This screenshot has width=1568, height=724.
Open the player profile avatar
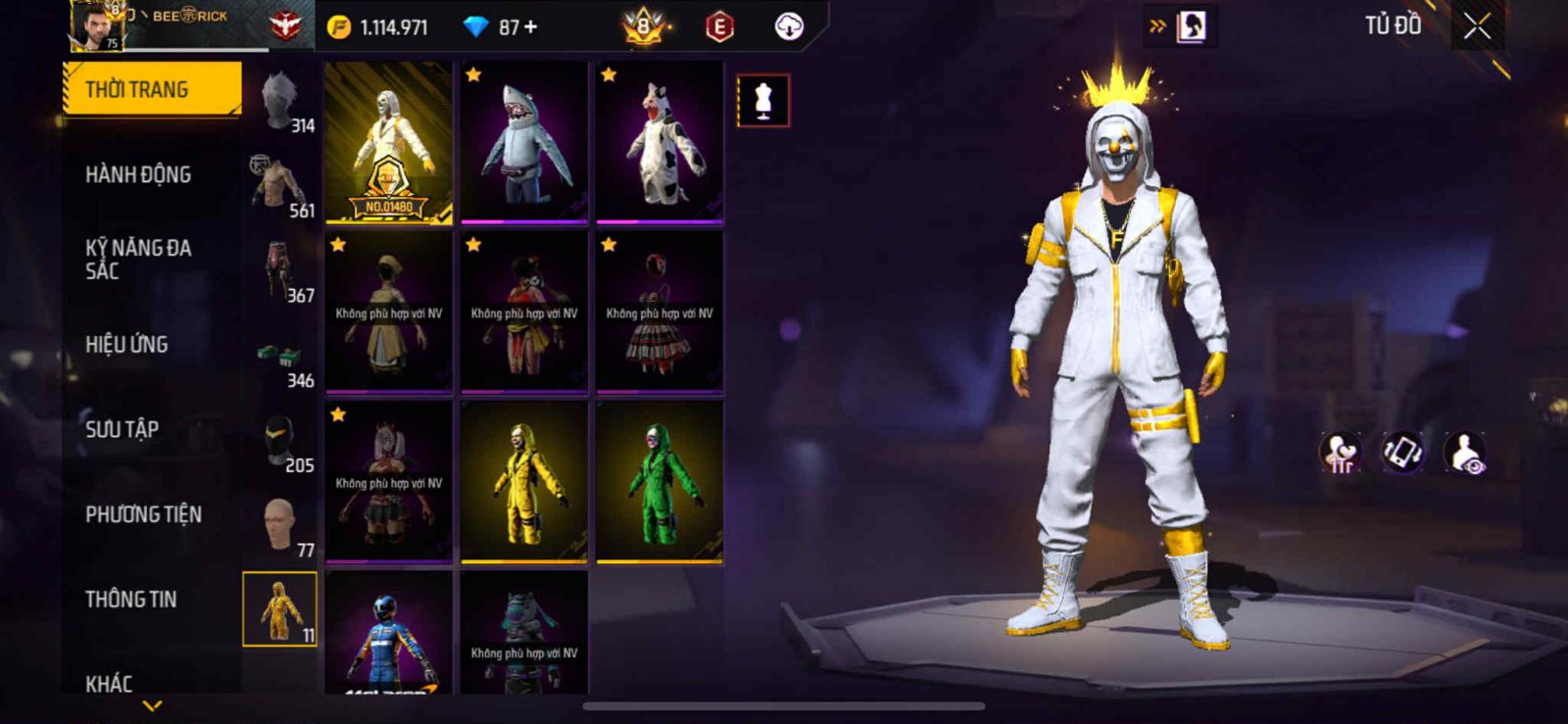[96, 24]
